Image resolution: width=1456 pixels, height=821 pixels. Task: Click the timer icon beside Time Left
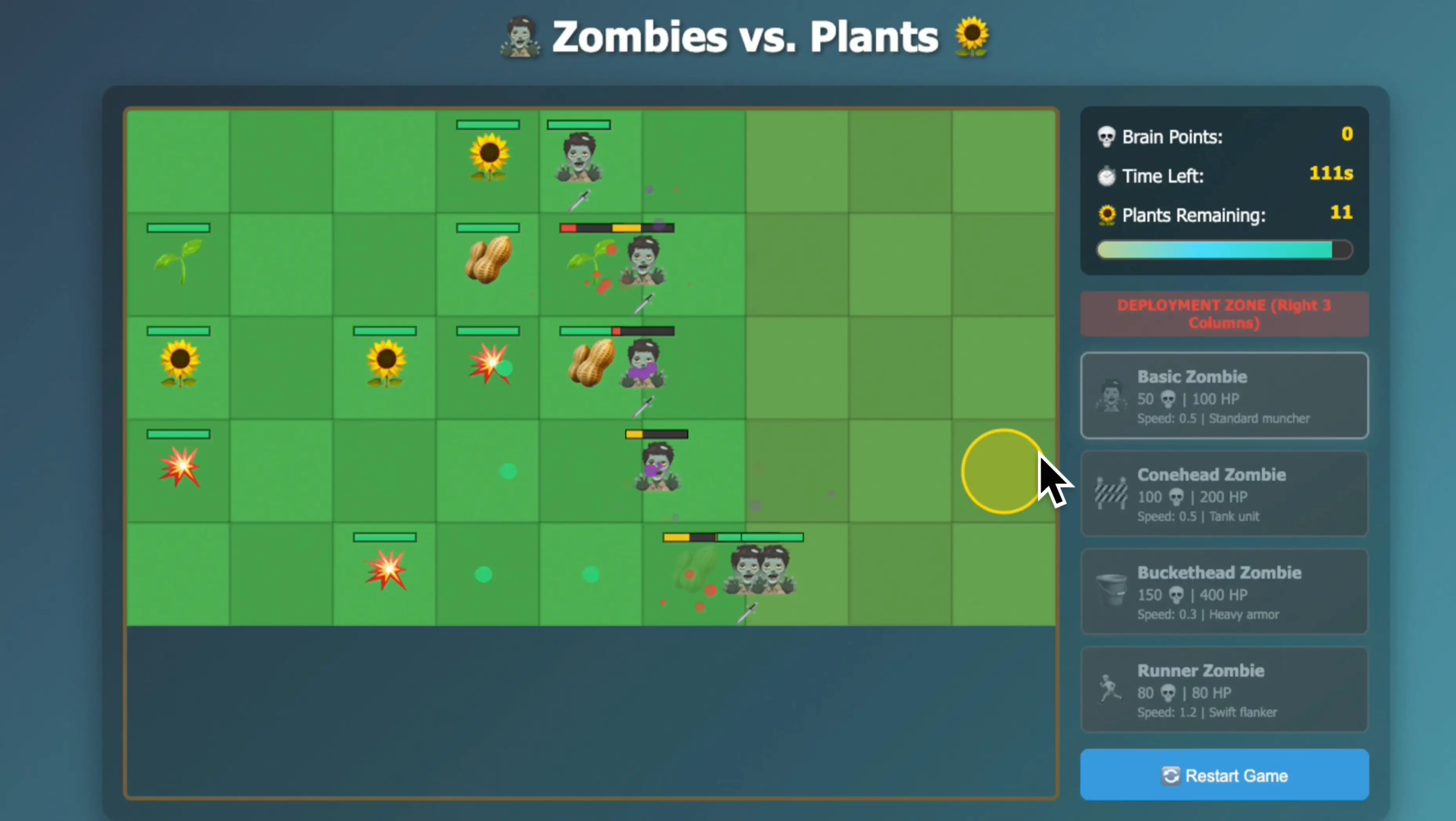tap(1106, 176)
